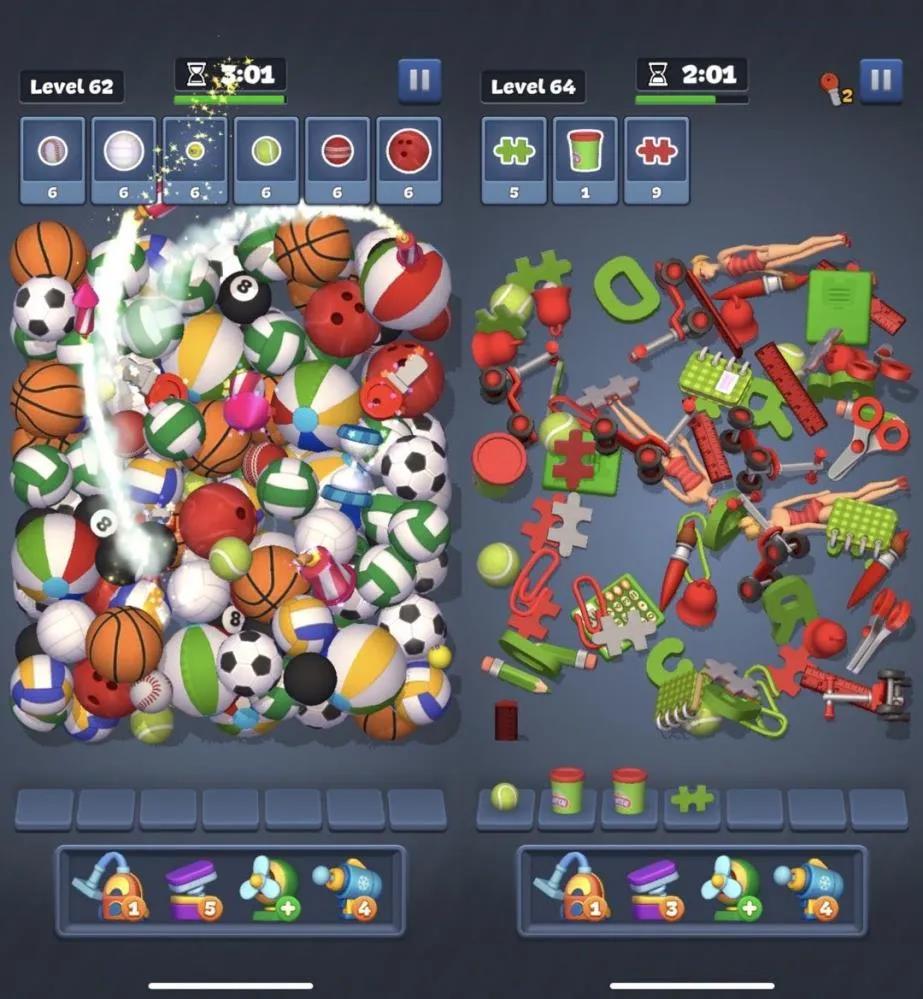Choose the red puzzle piece goal tile
923x999 pixels.
coord(656,160)
